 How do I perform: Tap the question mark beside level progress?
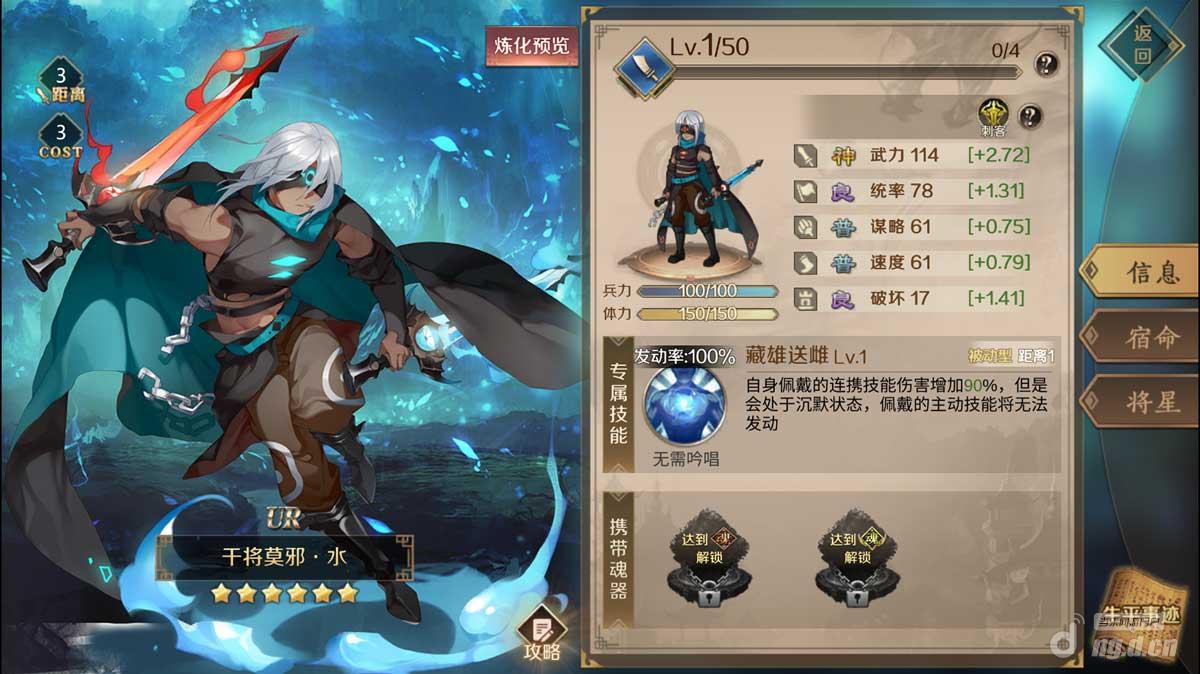[x=1046, y=65]
